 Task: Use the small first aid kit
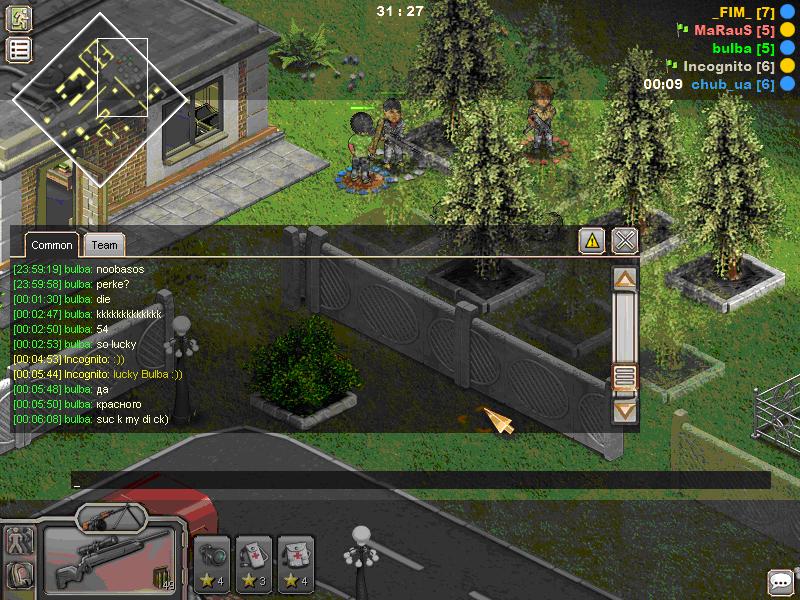point(255,564)
